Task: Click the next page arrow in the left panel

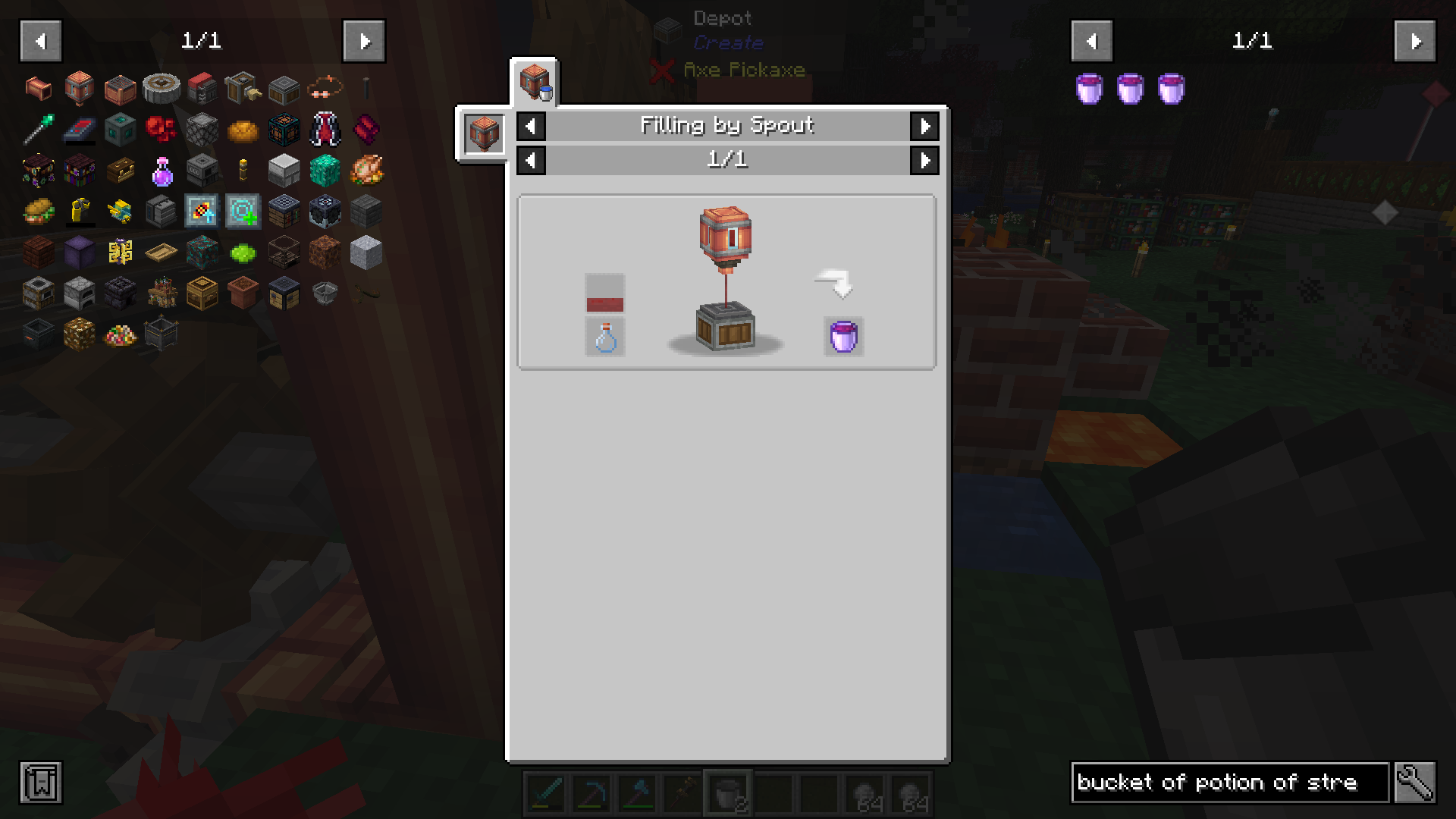Action: [365, 42]
